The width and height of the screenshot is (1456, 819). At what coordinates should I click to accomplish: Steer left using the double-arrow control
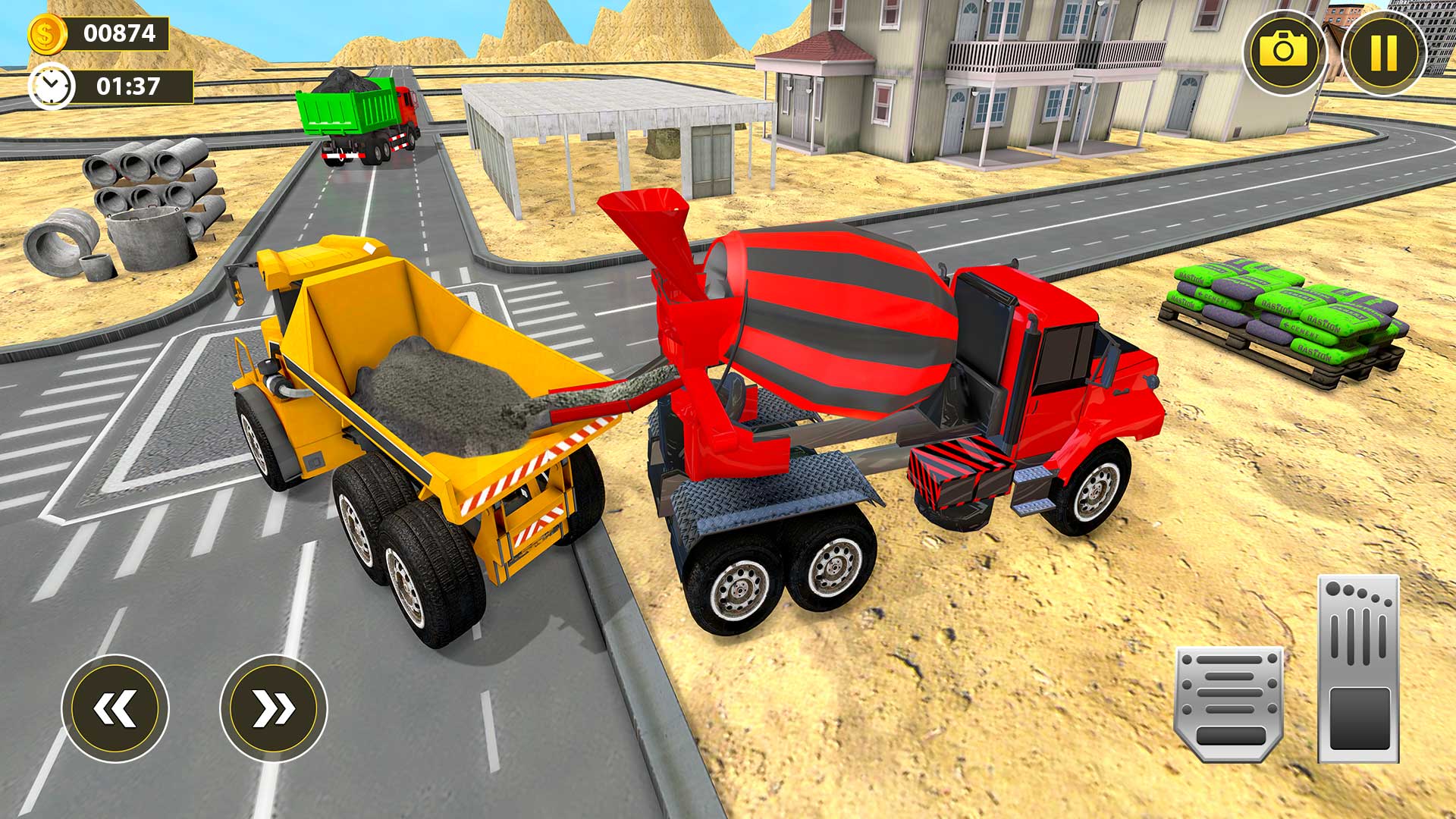coord(114,709)
